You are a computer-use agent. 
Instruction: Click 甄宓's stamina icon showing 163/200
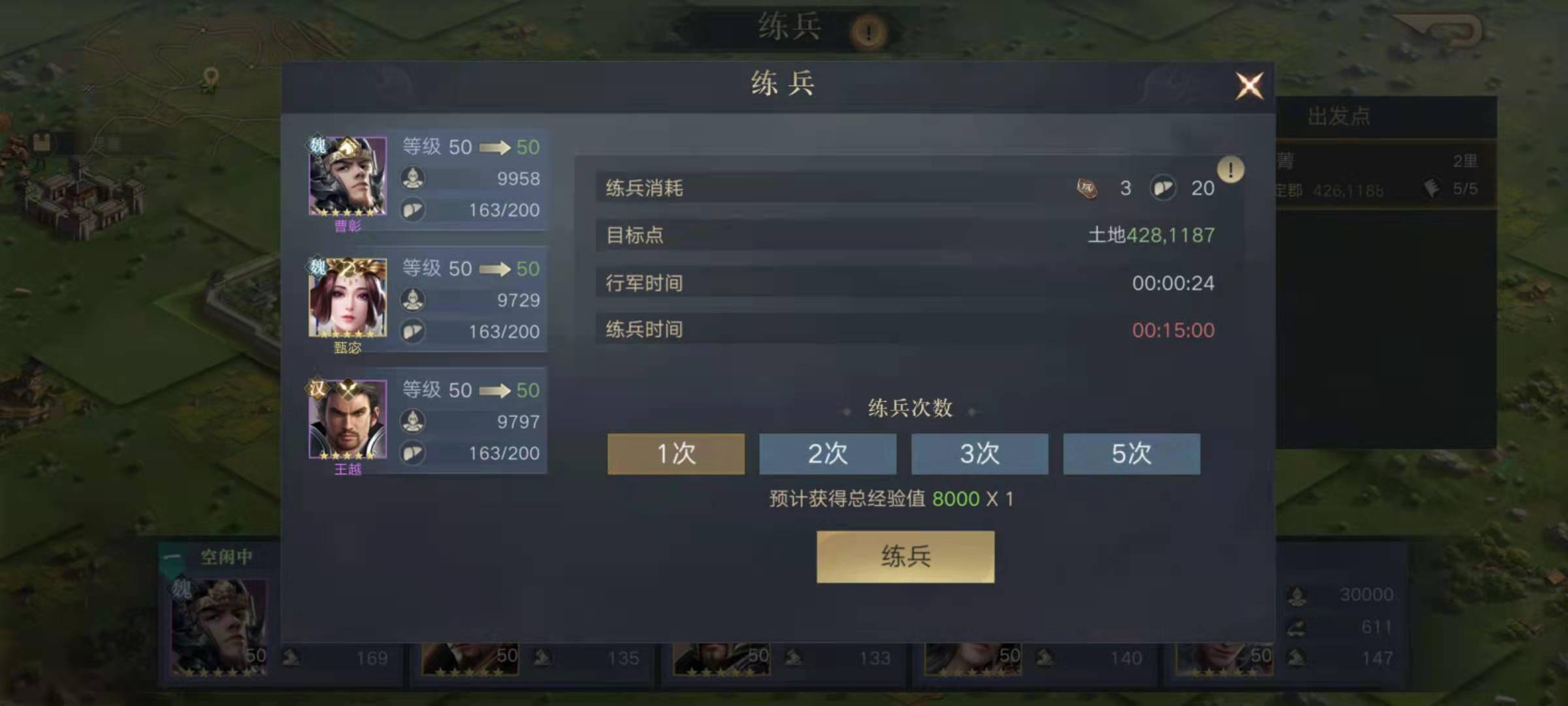coord(414,332)
